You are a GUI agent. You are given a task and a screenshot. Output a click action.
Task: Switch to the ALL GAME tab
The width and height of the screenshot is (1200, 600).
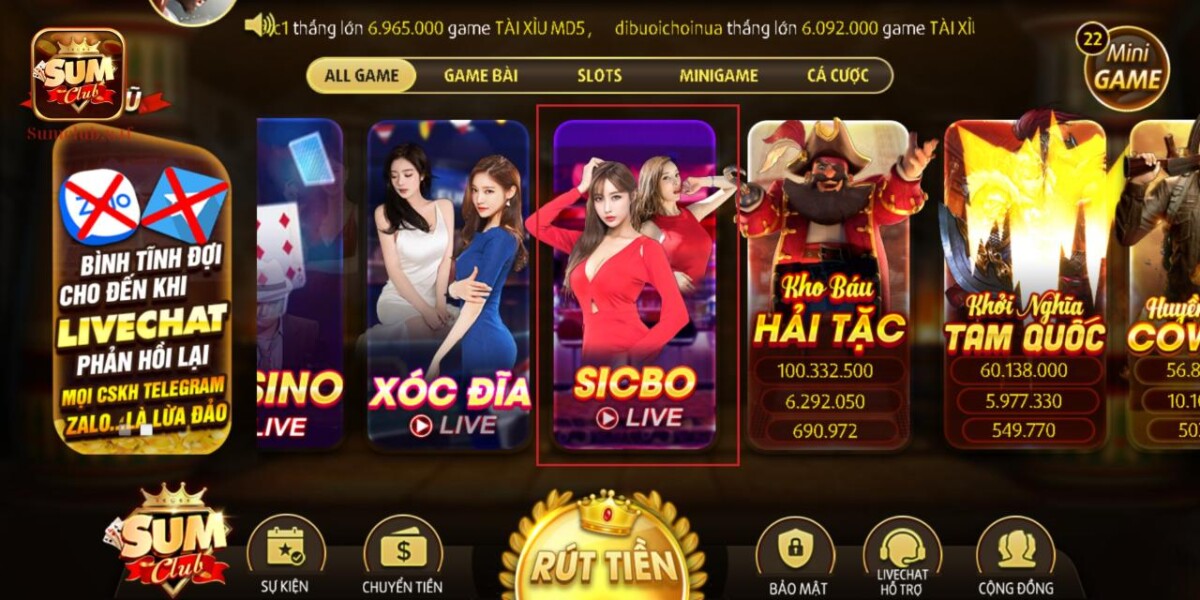(361, 76)
